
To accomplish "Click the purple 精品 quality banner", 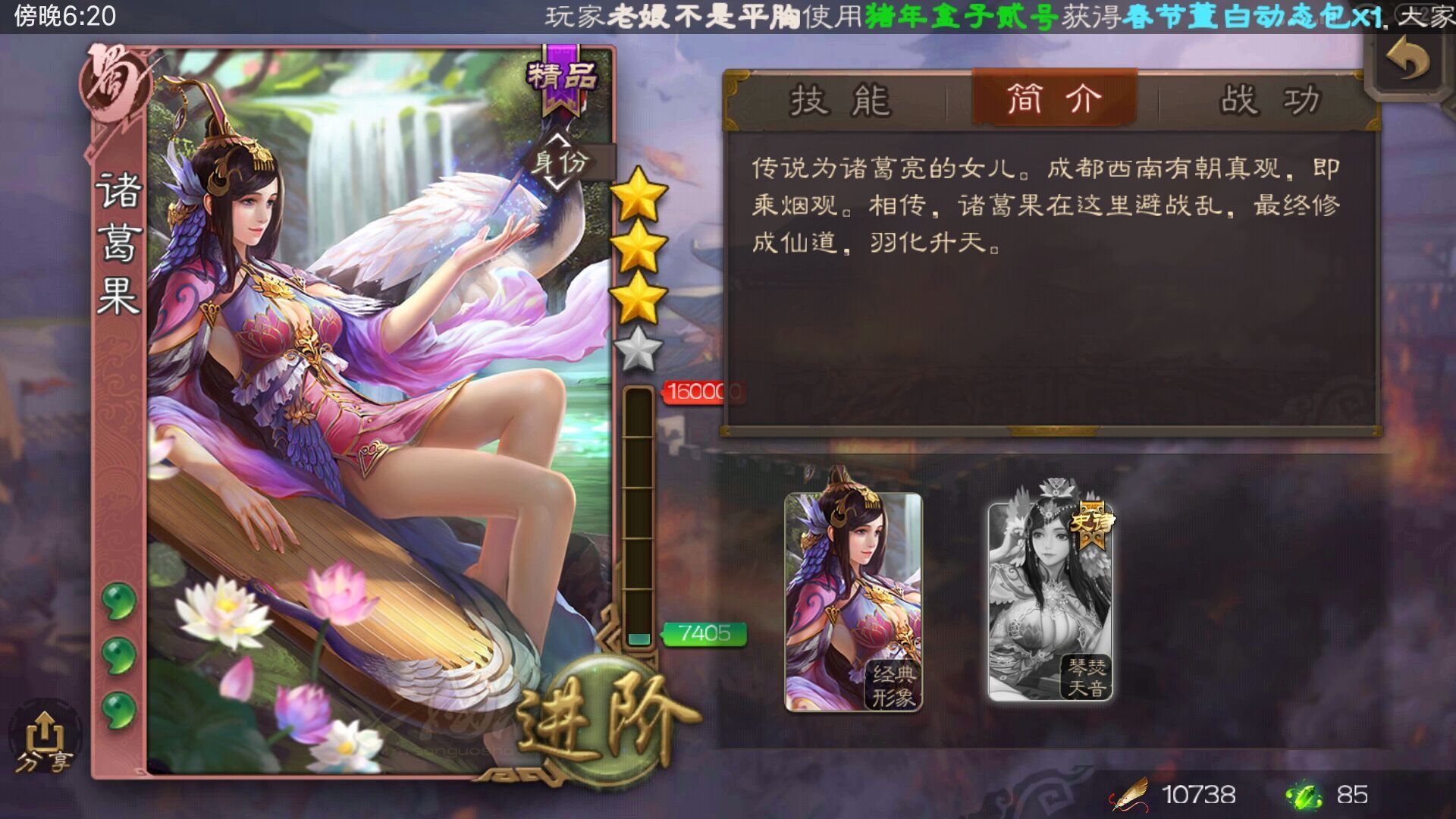I will pyautogui.click(x=561, y=82).
